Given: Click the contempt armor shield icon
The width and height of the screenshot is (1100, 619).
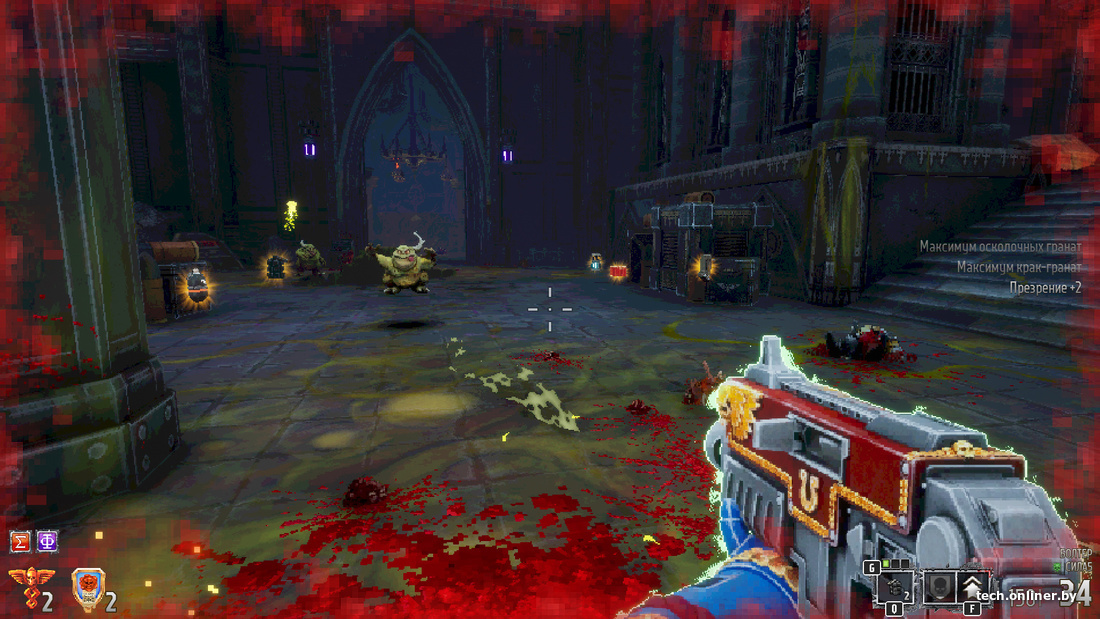Looking at the screenshot, I should (88, 588).
